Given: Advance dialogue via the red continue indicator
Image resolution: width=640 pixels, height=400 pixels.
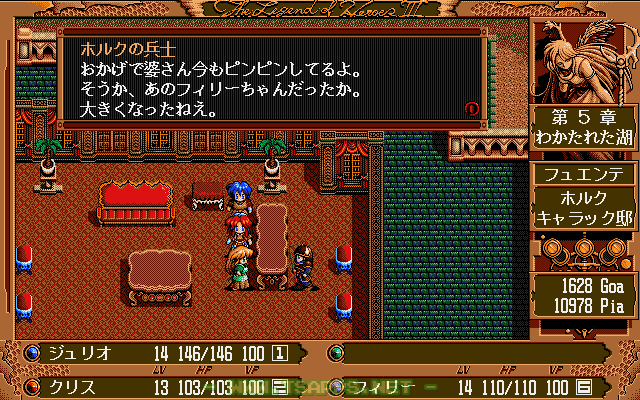Looking at the screenshot, I should pos(472,107).
